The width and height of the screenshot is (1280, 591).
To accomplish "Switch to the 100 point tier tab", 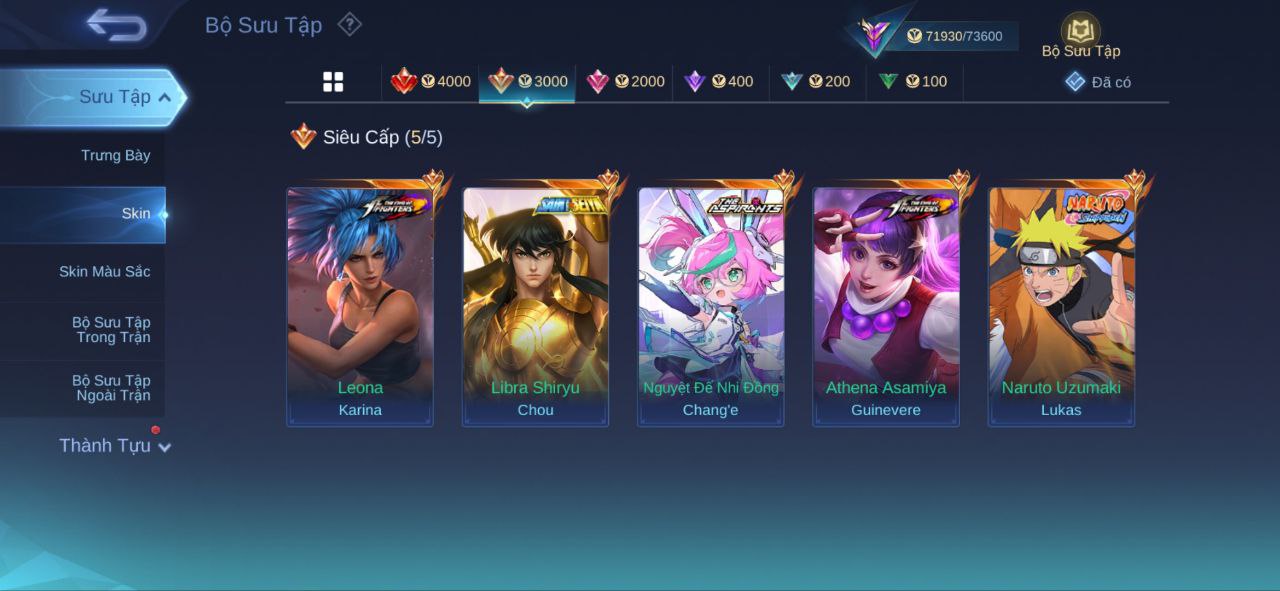I will (x=913, y=82).
